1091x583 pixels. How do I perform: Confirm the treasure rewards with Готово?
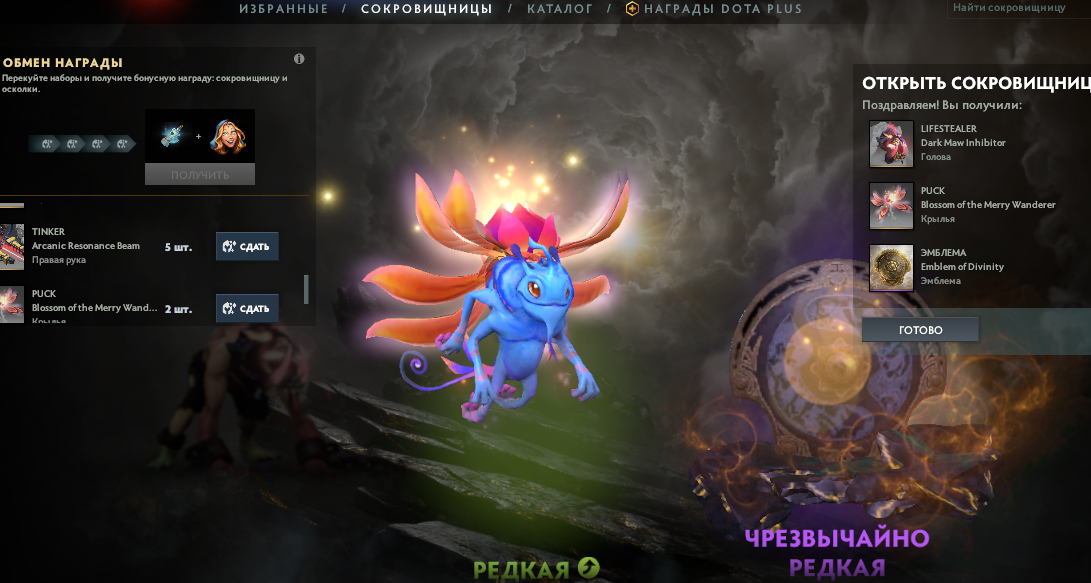tap(920, 330)
